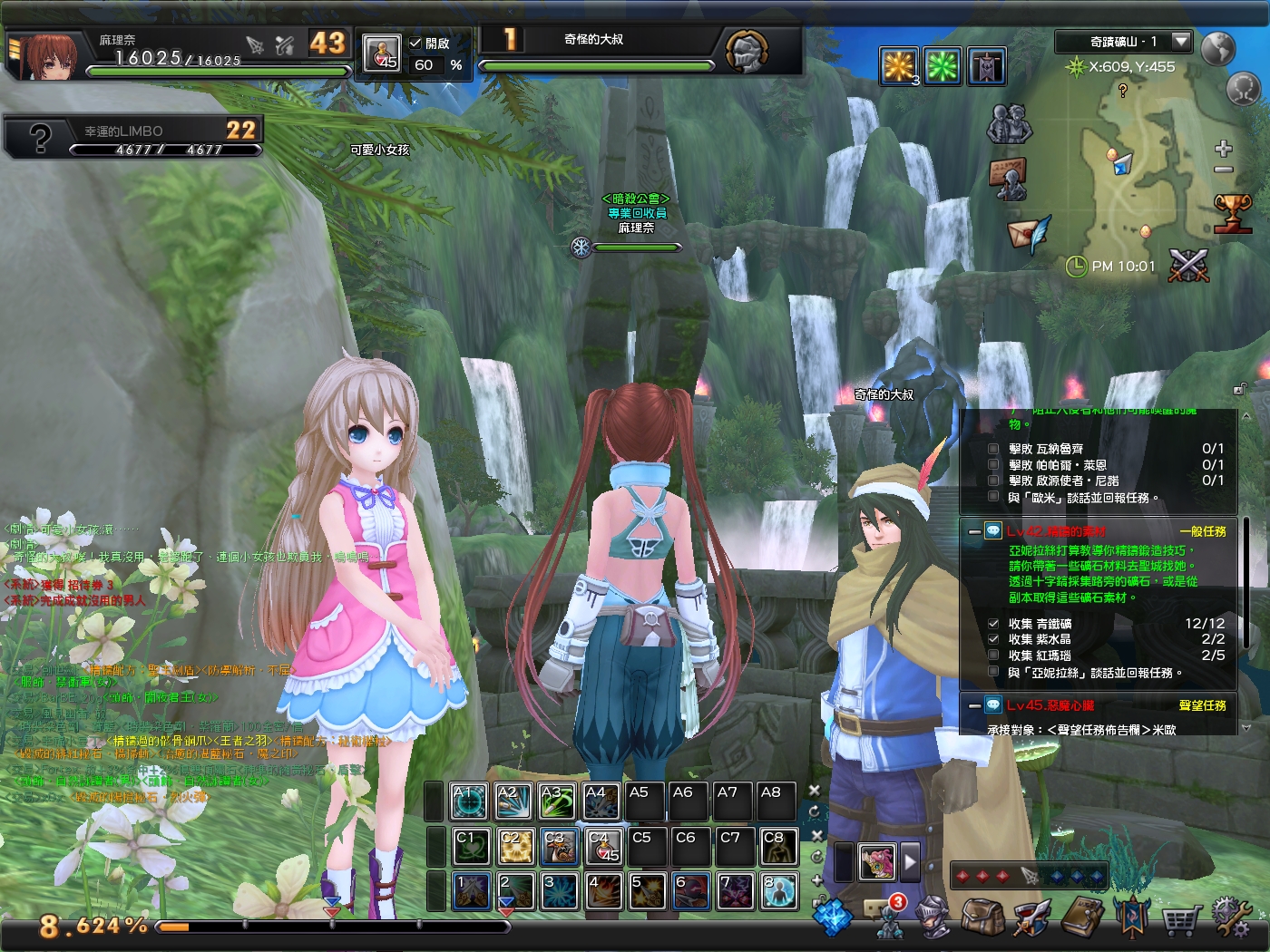Screen dimensions: 1270x952
Task: Tick the 與「歐米」談話 objective checkbox
Action: pos(992,497)
